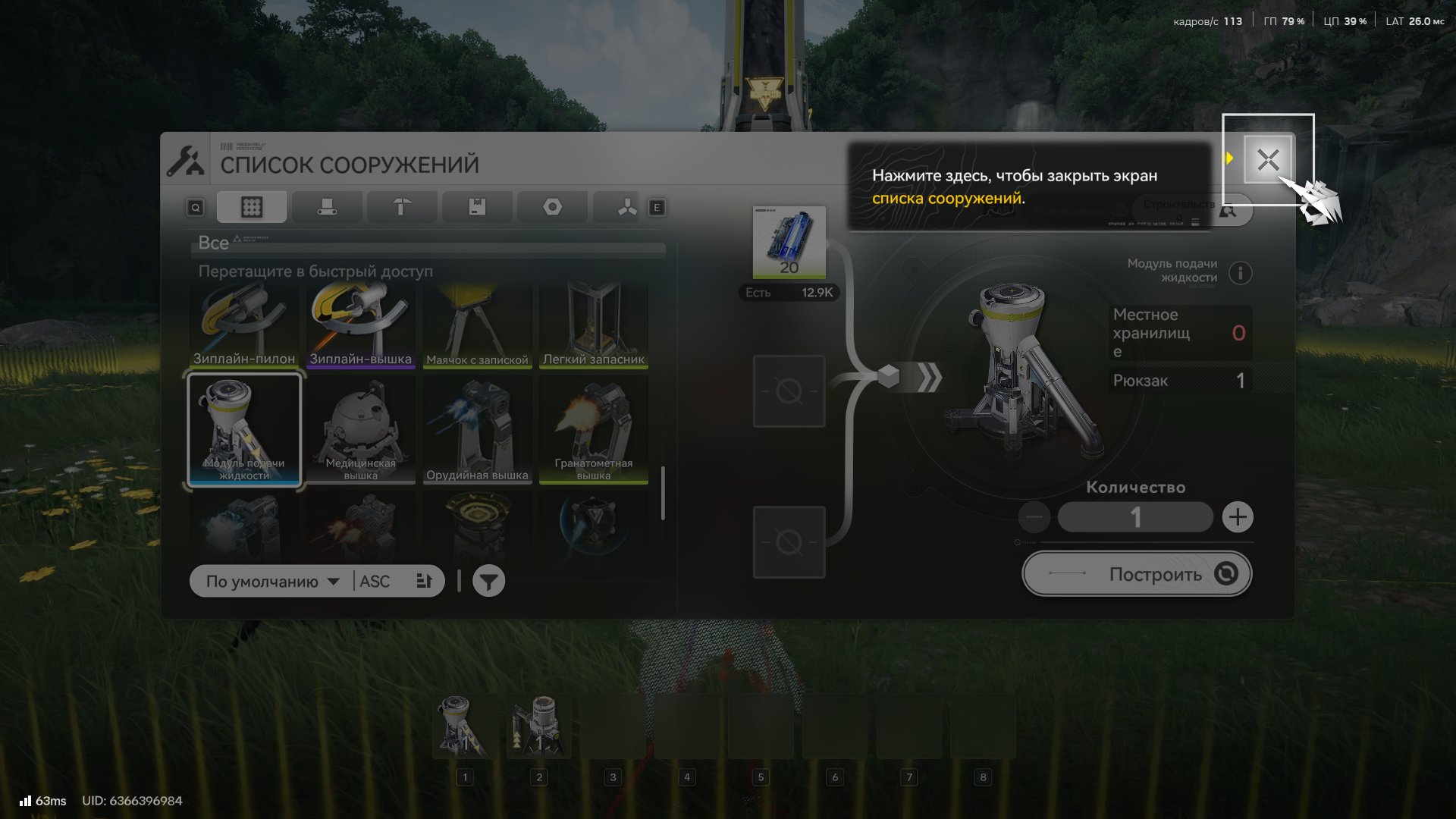
Task: Switch to the all-structures grid tab
Action: pos(252,207)
